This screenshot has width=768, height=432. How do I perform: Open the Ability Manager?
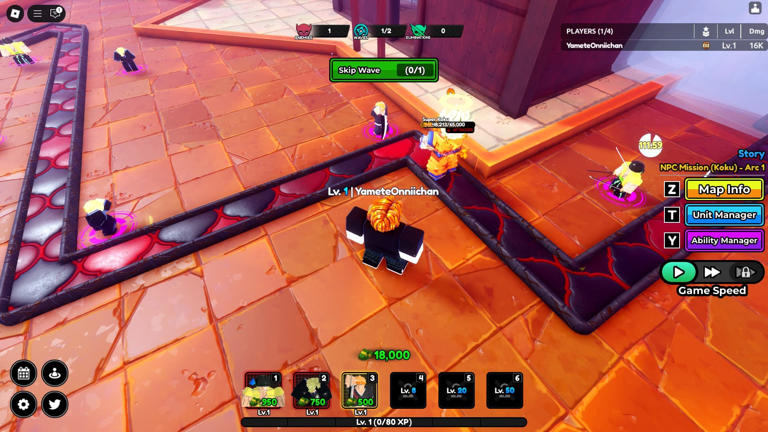[x=724, y=240]
